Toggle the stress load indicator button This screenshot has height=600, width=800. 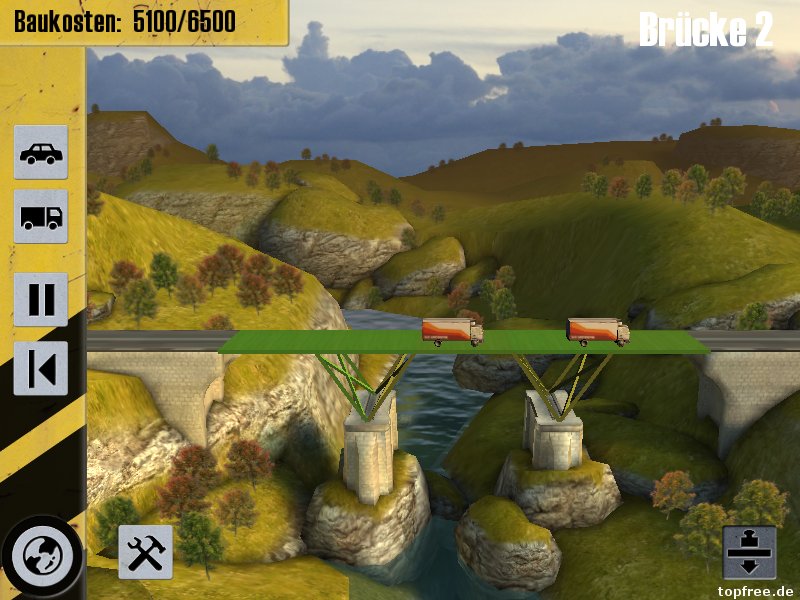point(749,552)
